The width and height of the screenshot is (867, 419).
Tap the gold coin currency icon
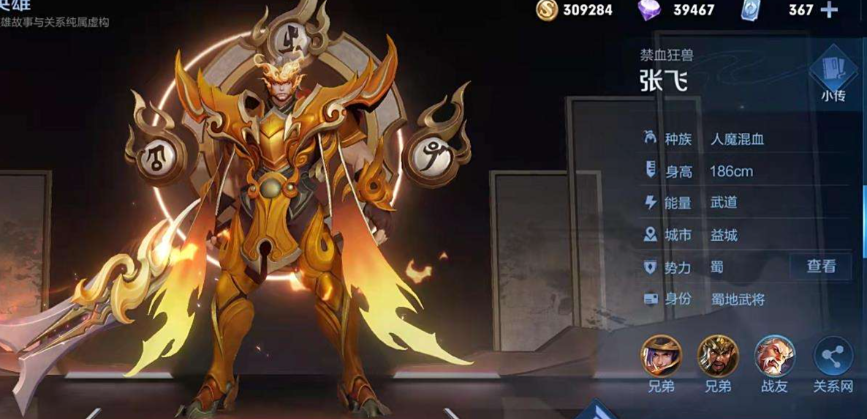546,10
